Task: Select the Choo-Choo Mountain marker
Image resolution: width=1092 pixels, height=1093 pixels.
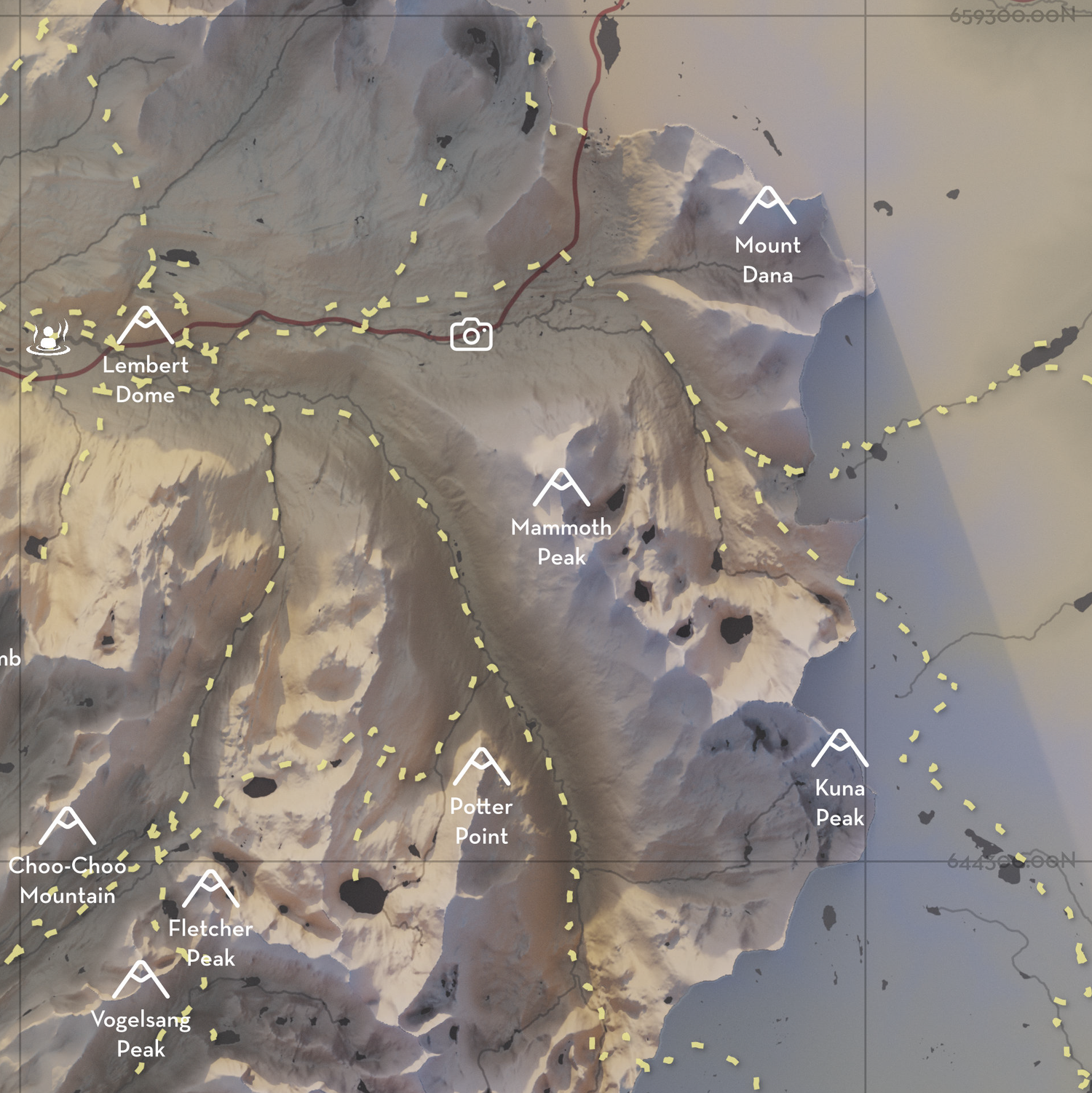Action: pyautogui.click(x=67, y=826)
